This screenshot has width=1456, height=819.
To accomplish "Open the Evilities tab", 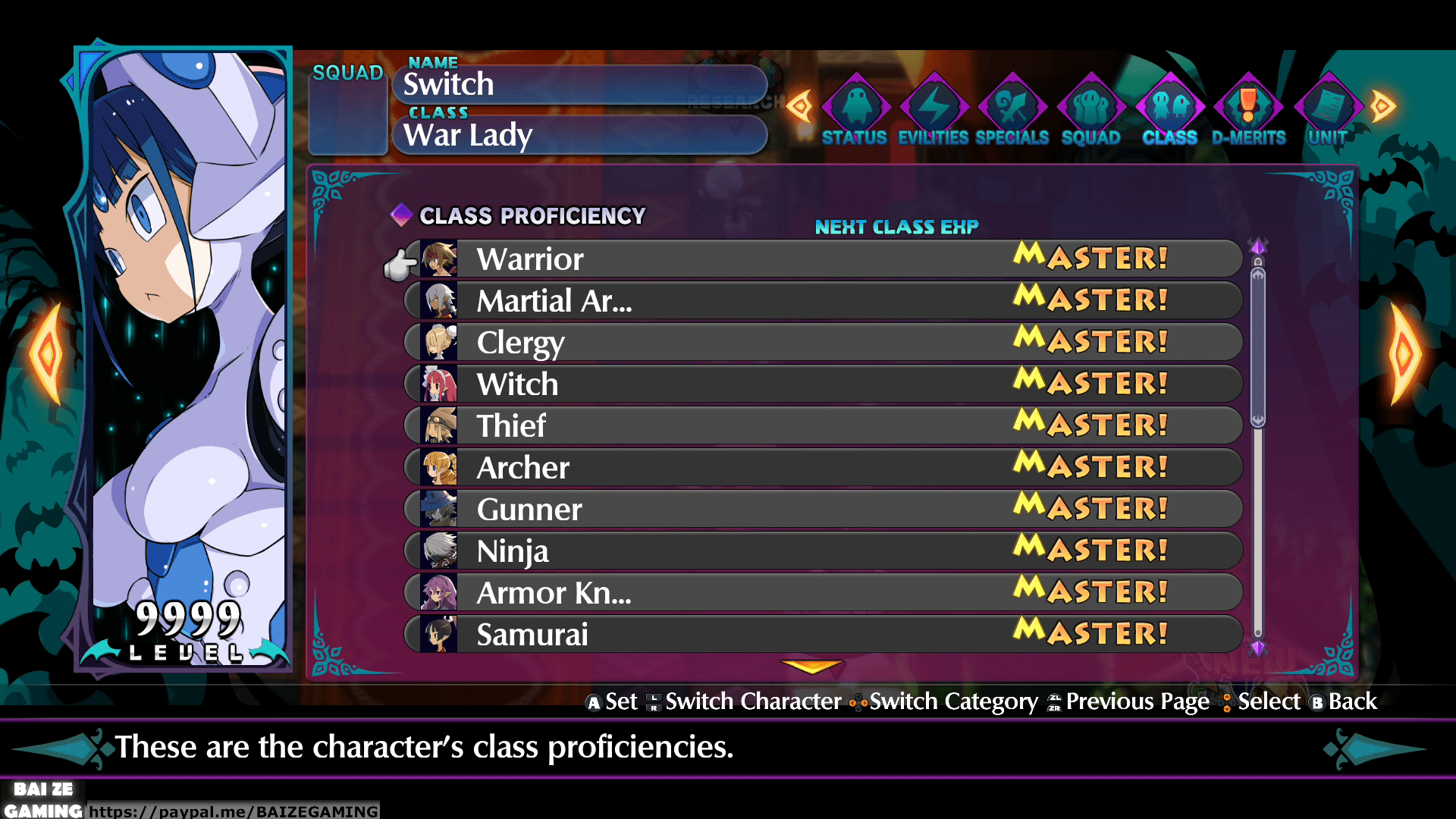I will click(934, 111).
